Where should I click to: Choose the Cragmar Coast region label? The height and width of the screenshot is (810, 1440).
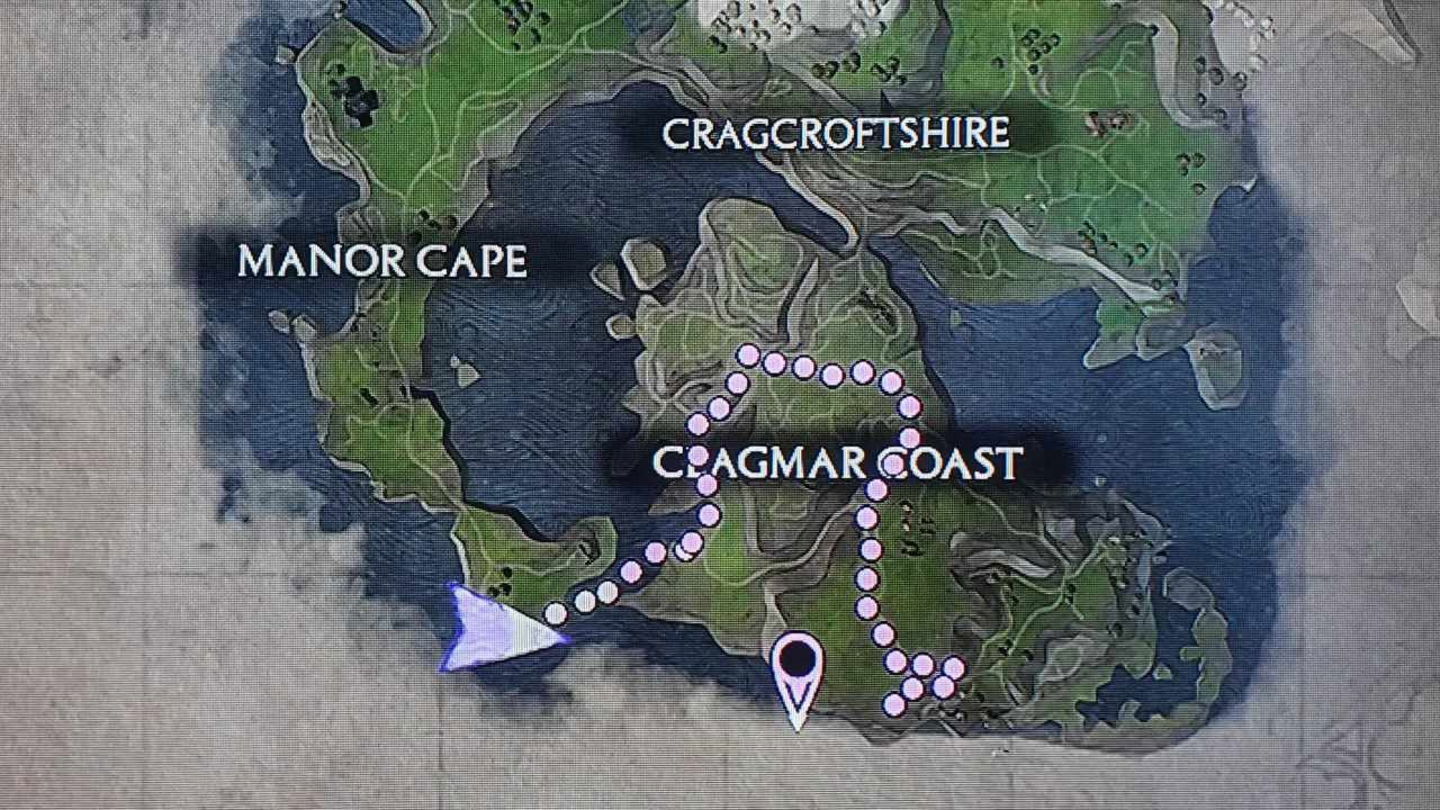(x=837, y=463)
